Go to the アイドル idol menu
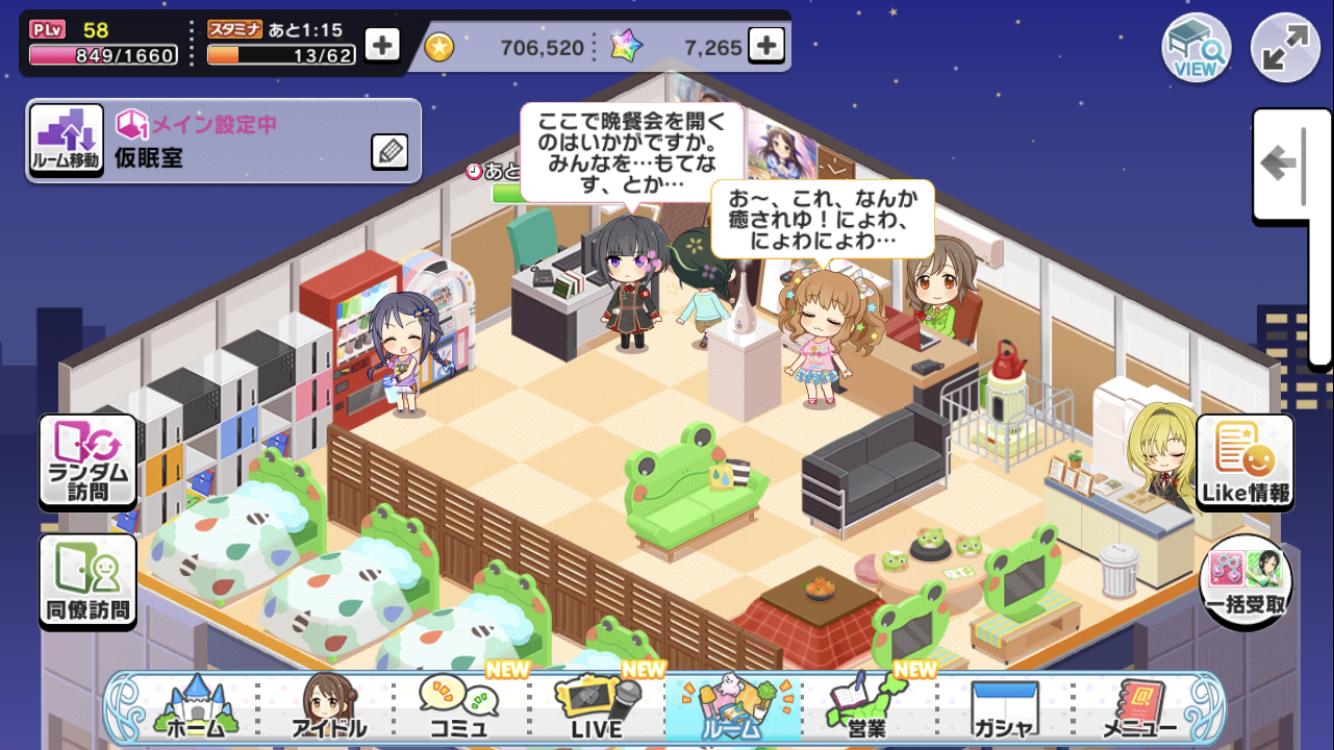1334x750 pixels. click(x=329, y=709)
